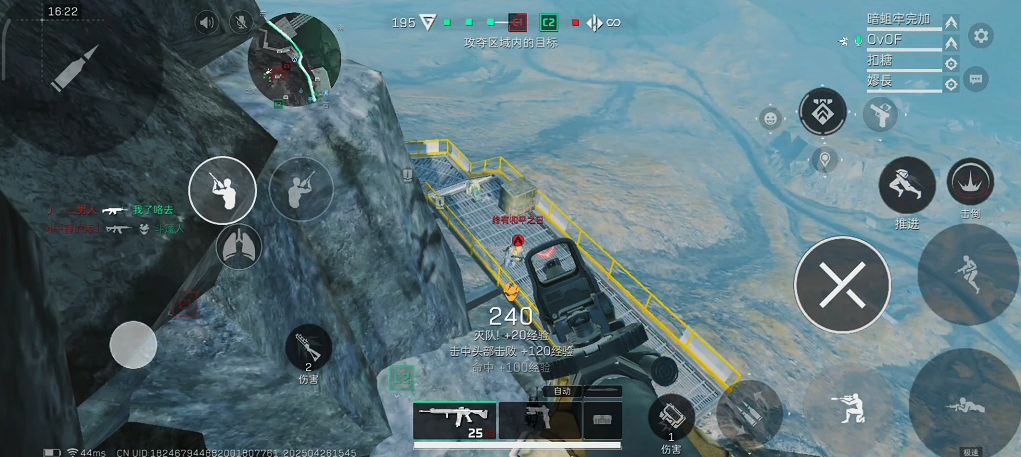Open the chat speech bubble
Image resolution: width=1021 pixels, height=457 pixels.
tap(977, 78)
